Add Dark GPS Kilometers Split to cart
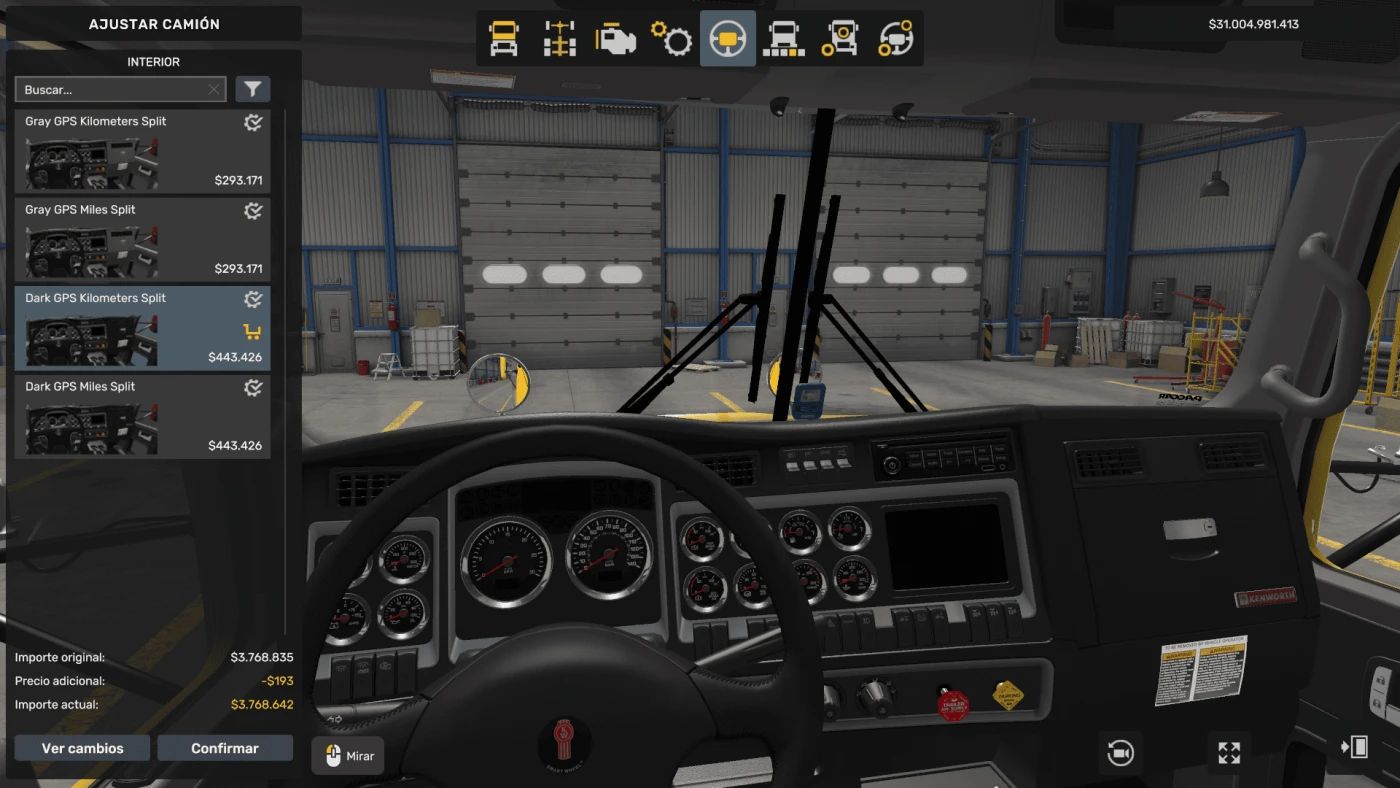1400x788 pixels. 252,332
